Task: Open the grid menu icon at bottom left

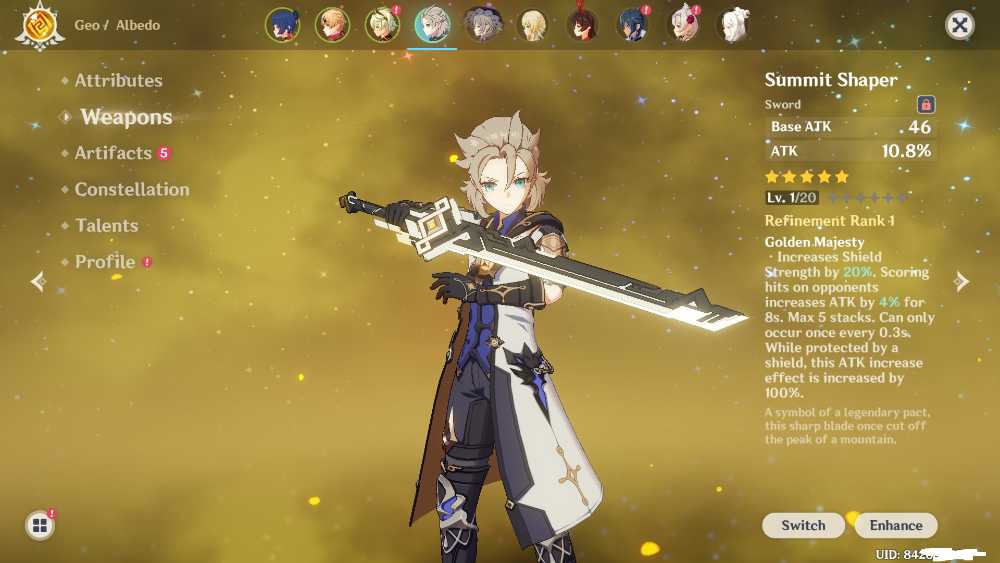Action: pos(39,525)
